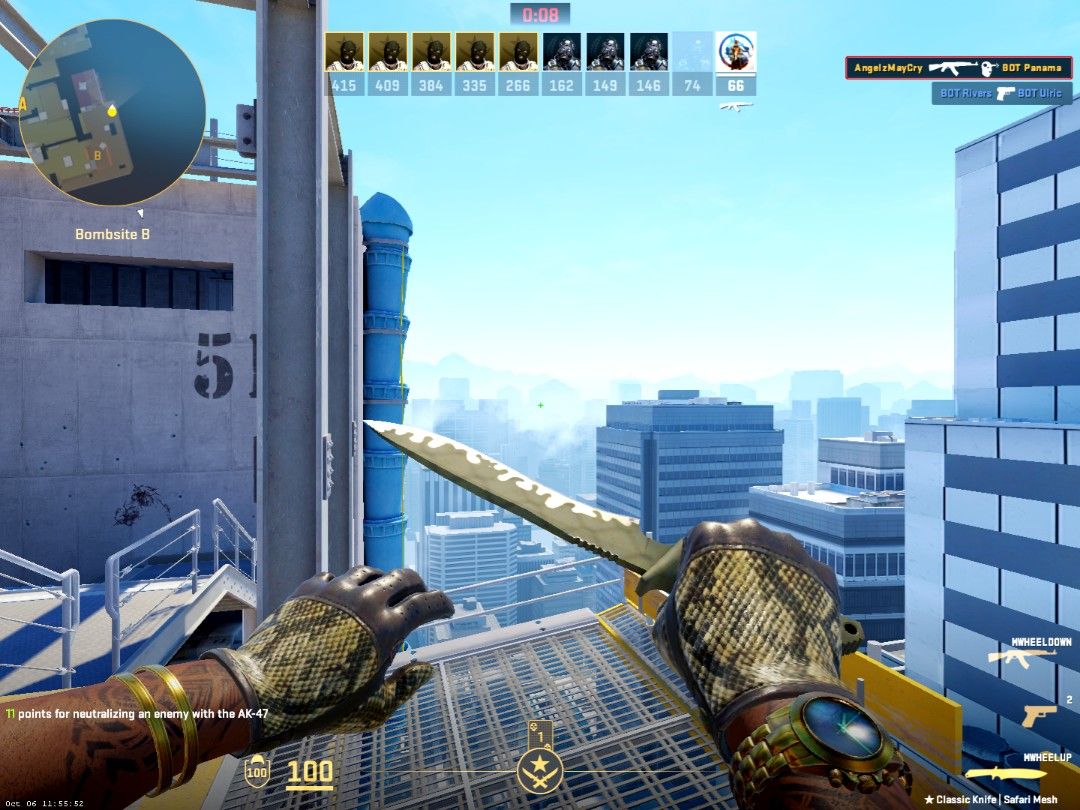
Task: Select the pistol weapon slot
Action: pyautogui.click(x=1038, y=714)
